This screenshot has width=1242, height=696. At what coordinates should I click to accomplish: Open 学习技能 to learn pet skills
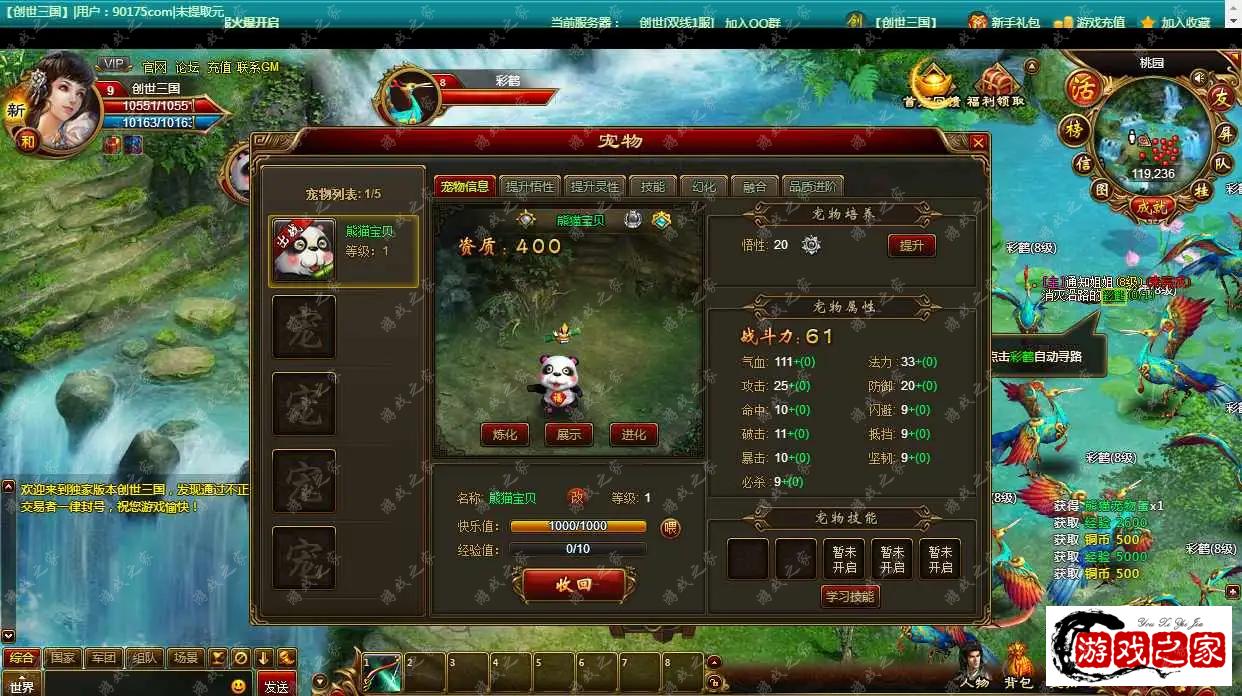[x=850, y=596]
